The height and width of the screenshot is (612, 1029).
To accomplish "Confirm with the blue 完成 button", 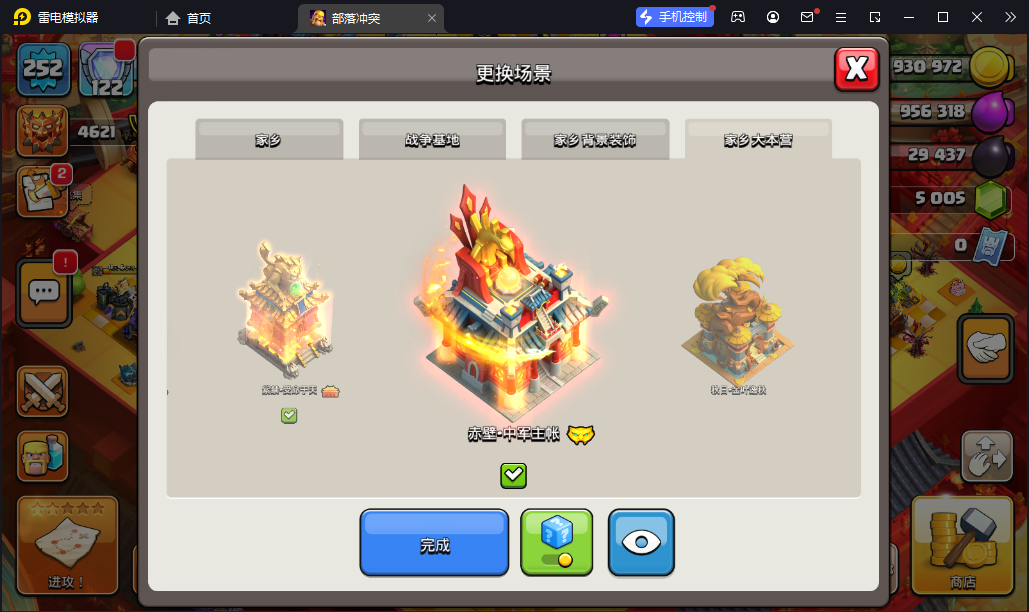I will 434,543.
